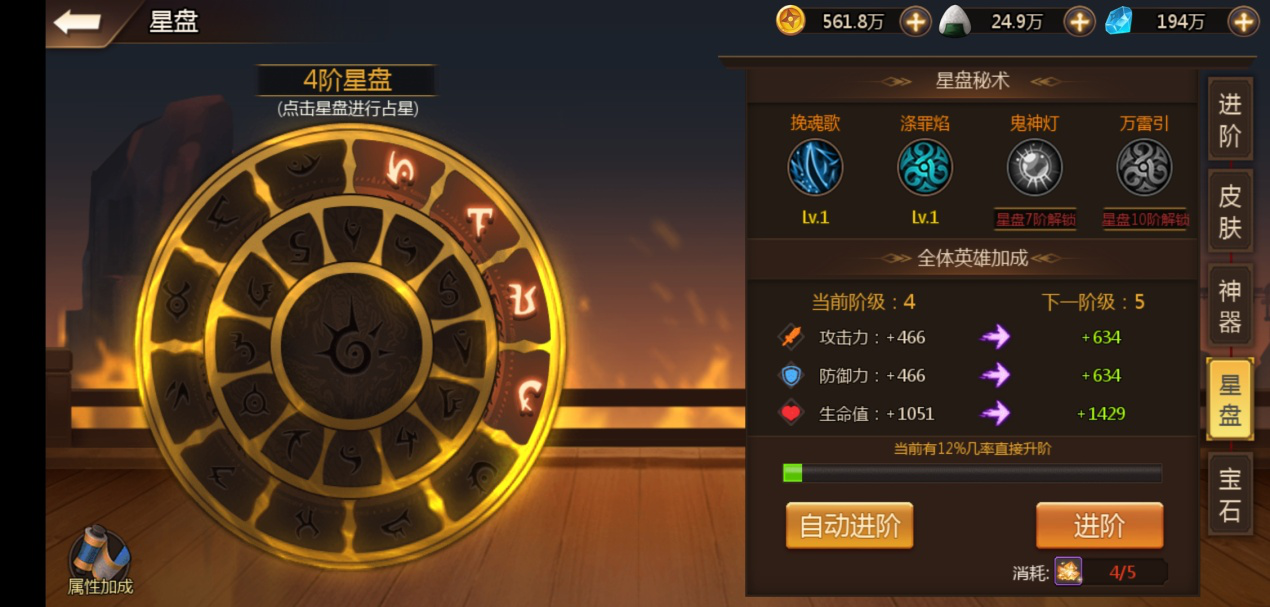1270x607 pixels.
Task: View the locked 鬼神灯 skill
Action: click(x=1034, y=167)
